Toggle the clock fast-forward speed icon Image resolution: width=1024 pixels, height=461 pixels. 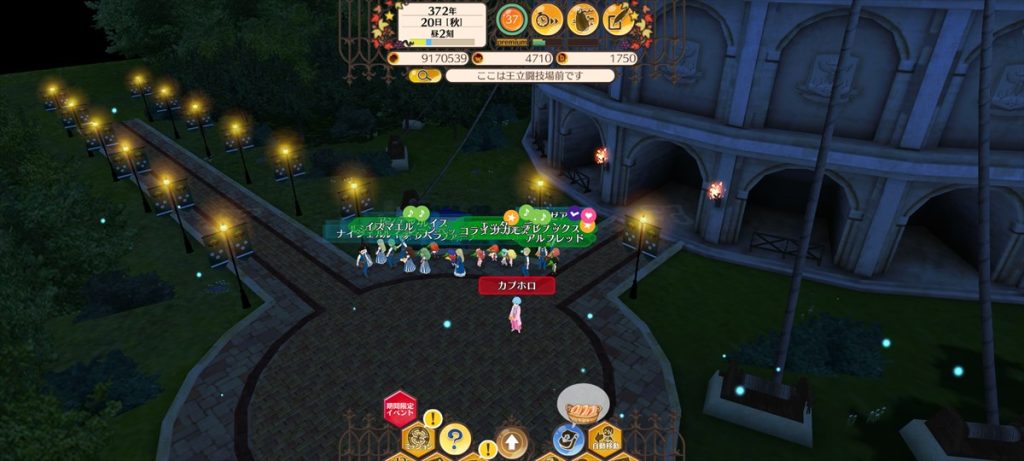[546, 18]
